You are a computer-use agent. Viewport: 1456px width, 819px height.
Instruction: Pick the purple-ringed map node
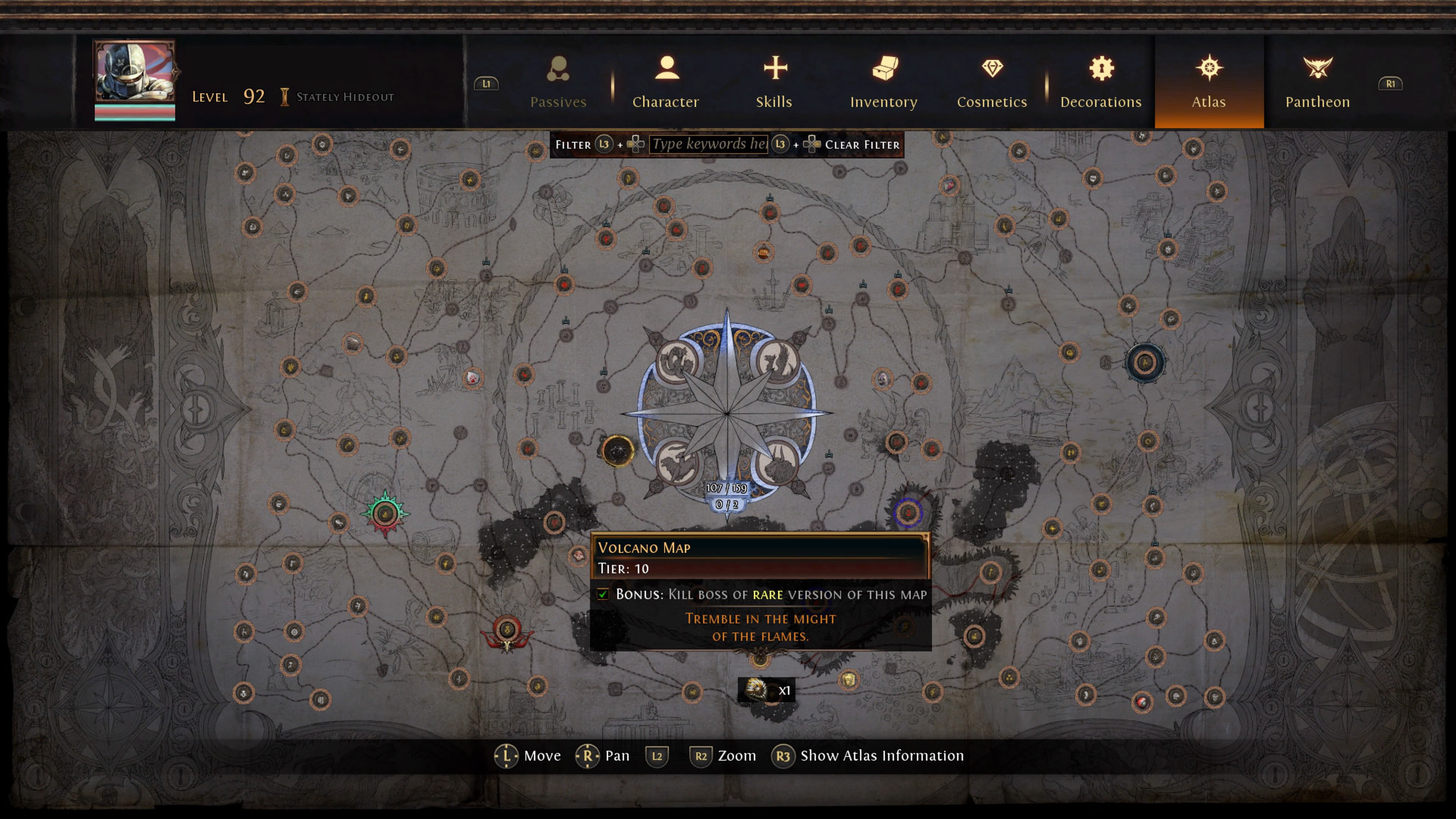tap(908, 513)
